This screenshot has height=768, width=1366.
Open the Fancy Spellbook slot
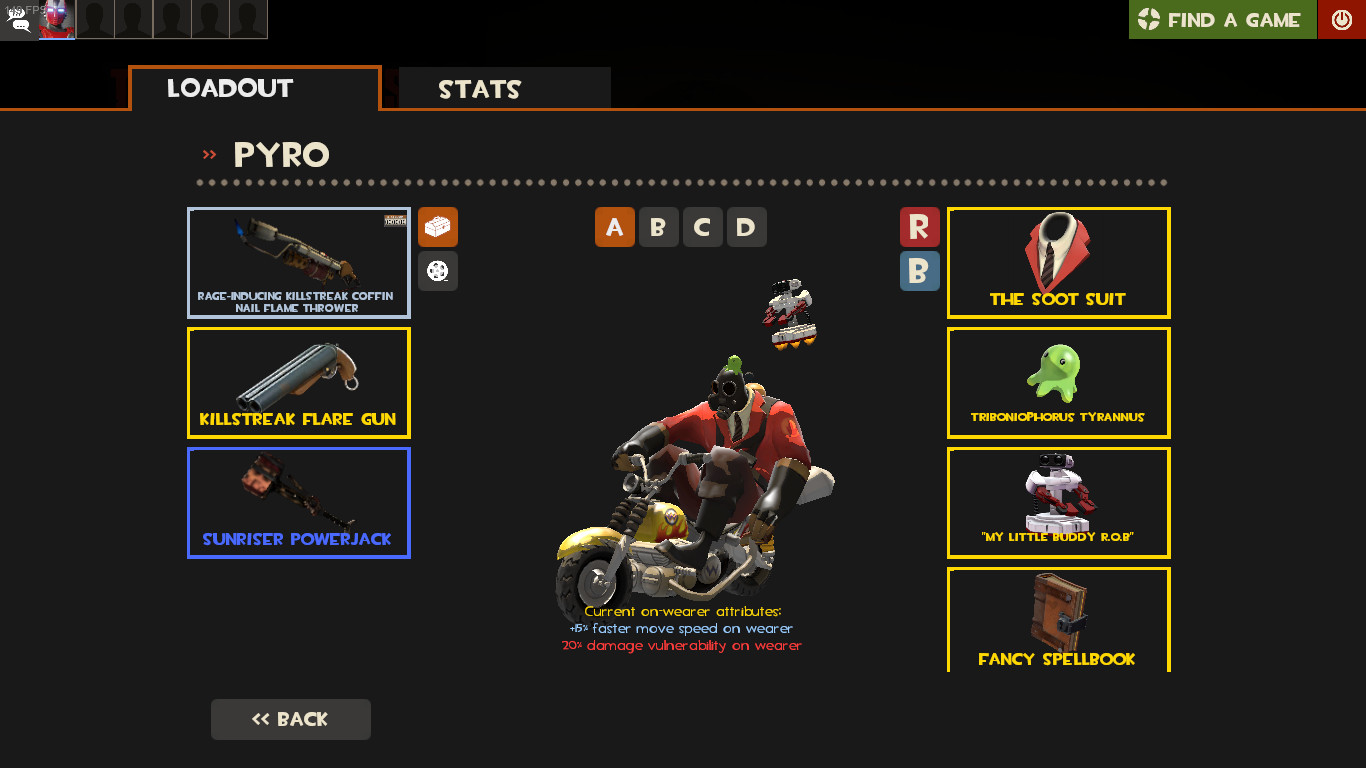[1058, 620]
